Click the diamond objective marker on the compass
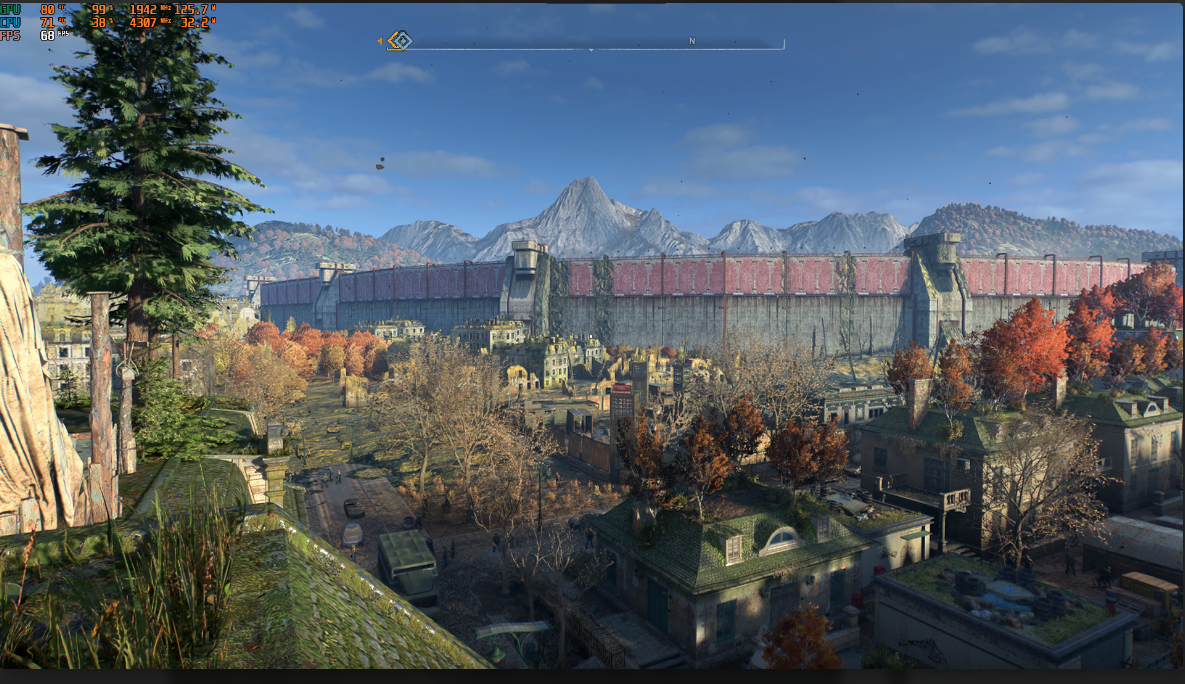Screen dimensions: 1185x684 click(400, 41)
